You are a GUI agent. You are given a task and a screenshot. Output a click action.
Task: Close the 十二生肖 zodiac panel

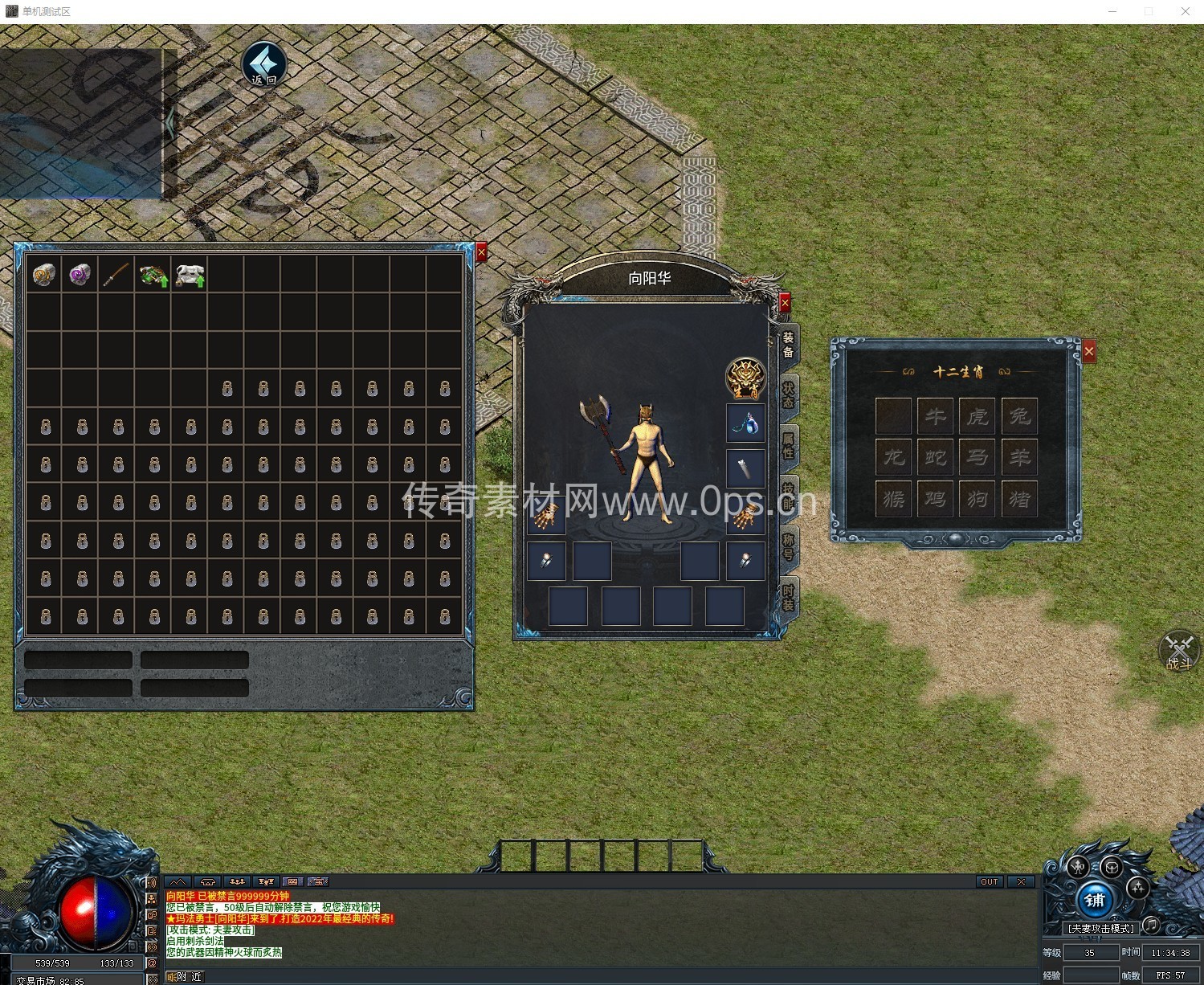1088,351
